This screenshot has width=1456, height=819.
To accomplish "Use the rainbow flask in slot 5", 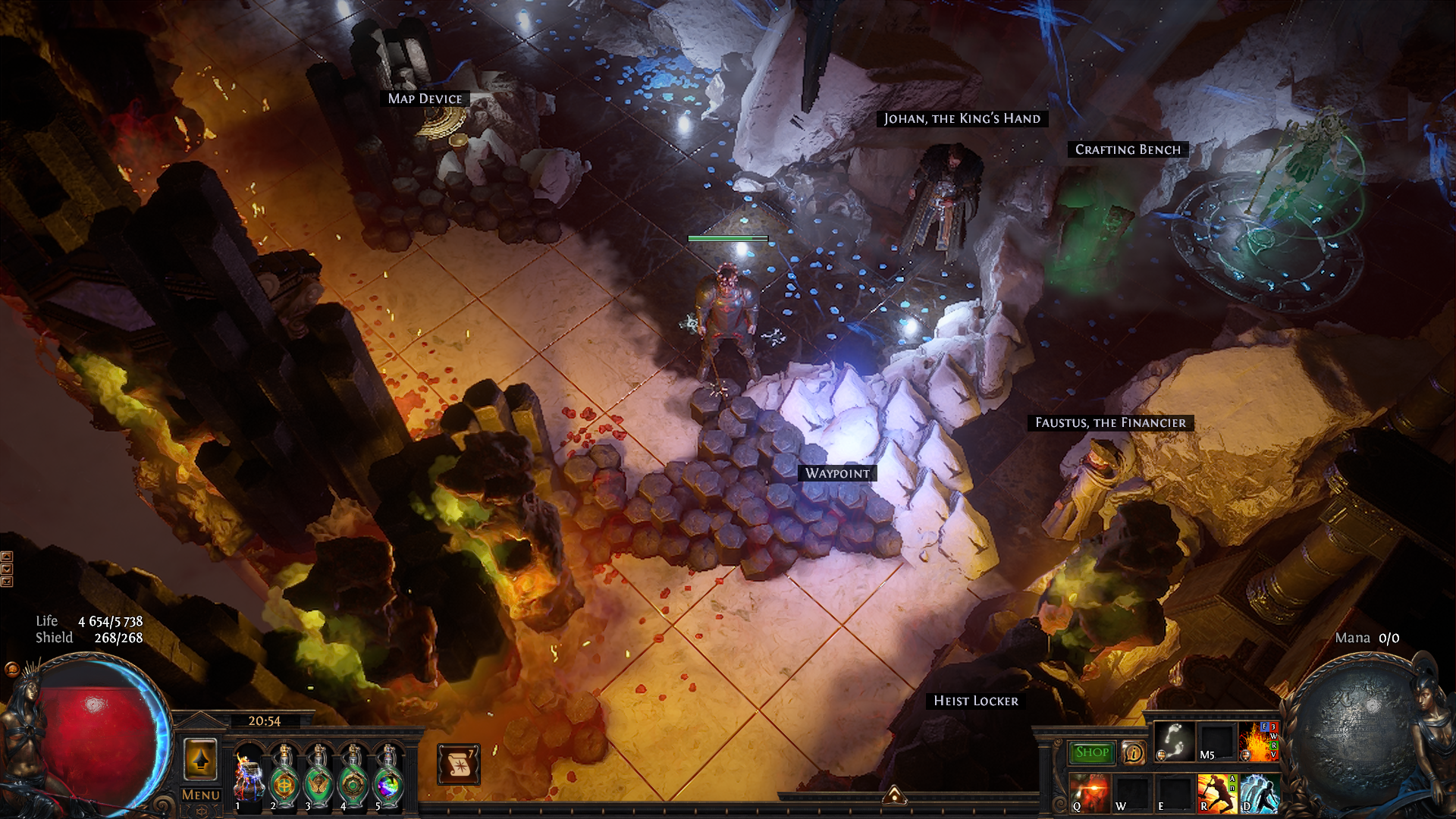I will click(x=388, y=773).
